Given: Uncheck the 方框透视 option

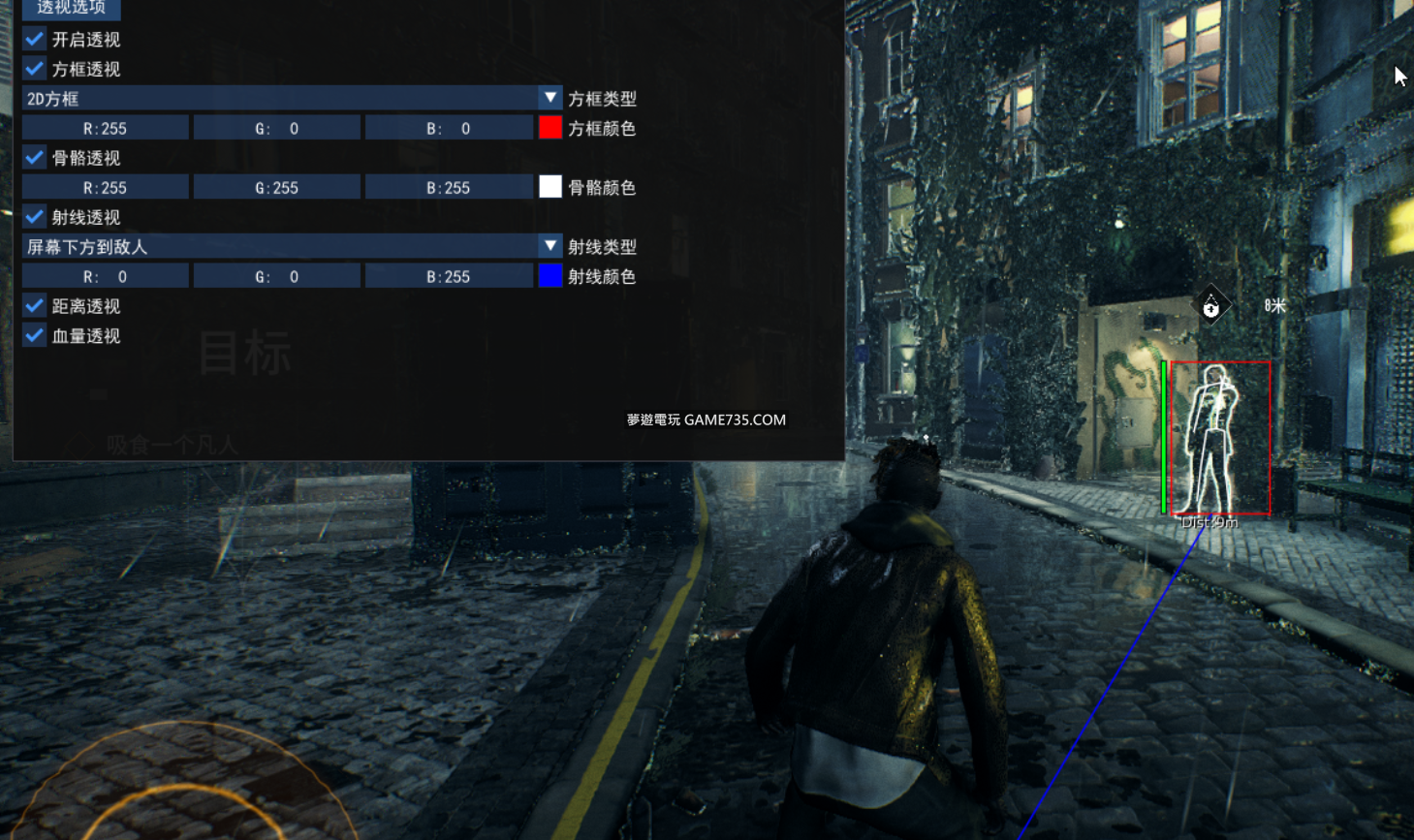Looking at the screenshot, I should 35,70.
